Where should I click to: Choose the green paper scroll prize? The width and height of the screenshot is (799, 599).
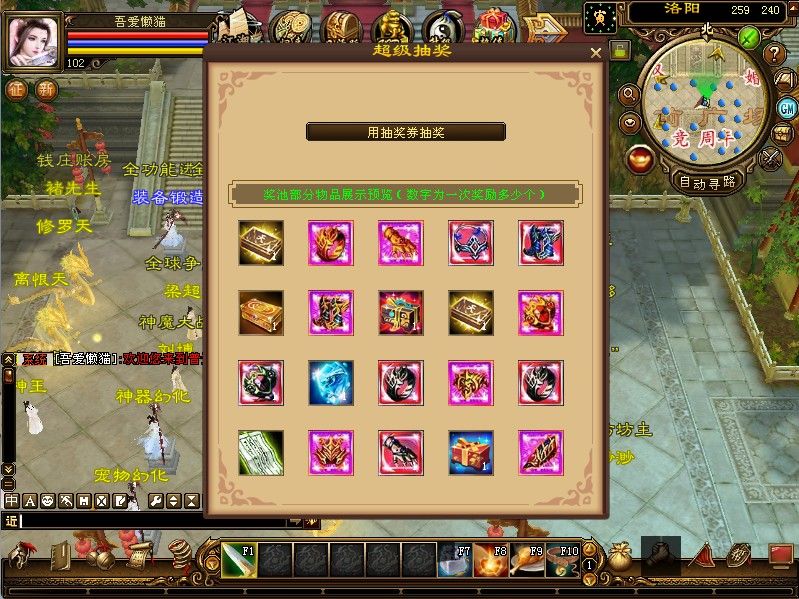click(x=261, y=452)
